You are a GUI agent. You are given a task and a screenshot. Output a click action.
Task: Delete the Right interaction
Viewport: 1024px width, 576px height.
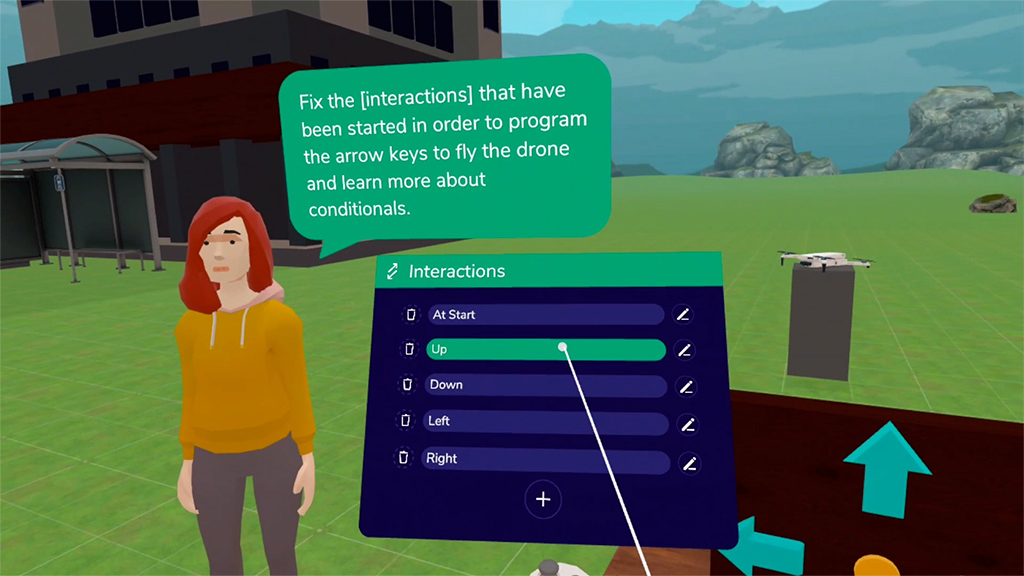(403, 458)
